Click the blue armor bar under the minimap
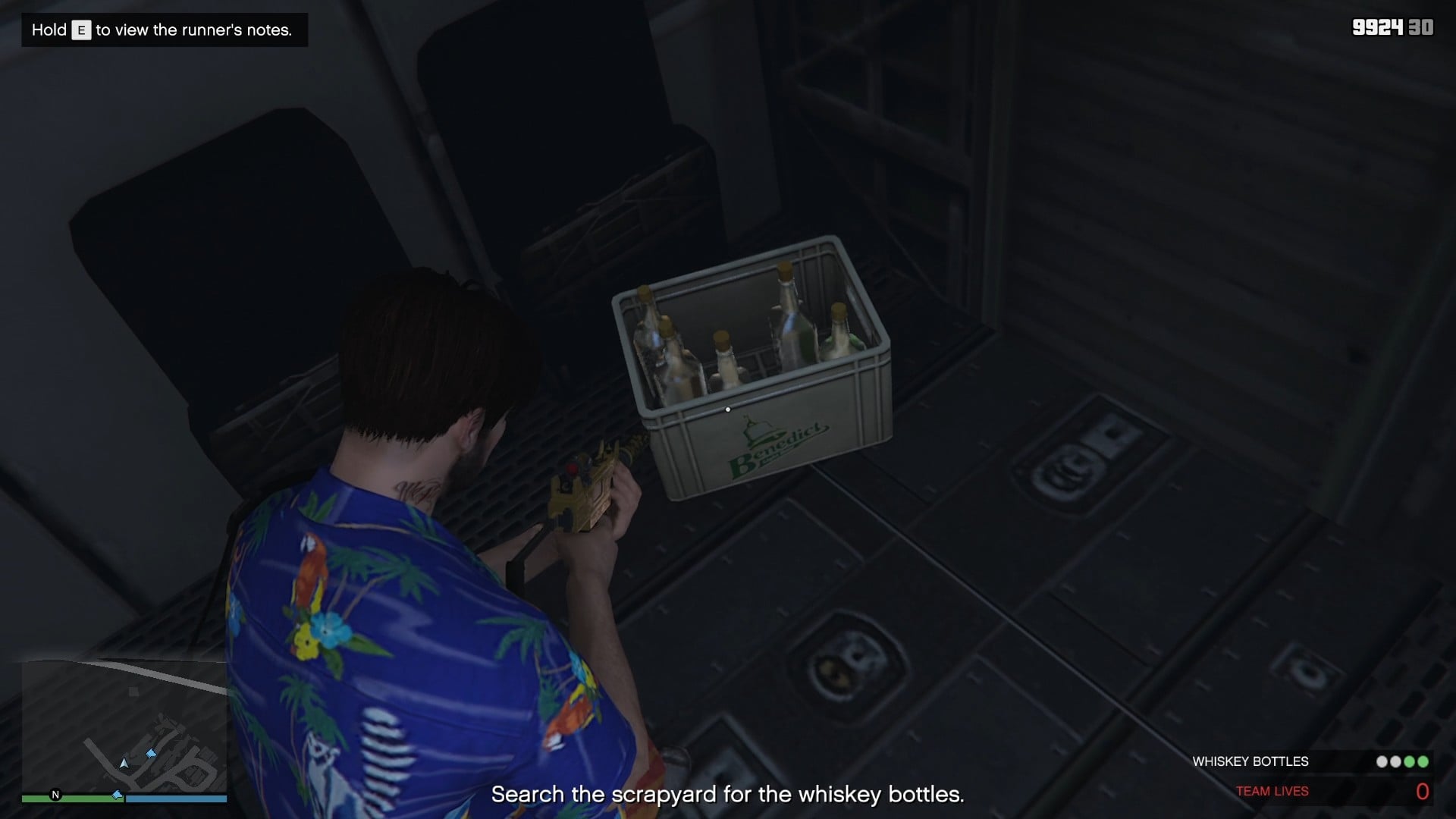Viewport: 1456px width, 819px height. 174,799
